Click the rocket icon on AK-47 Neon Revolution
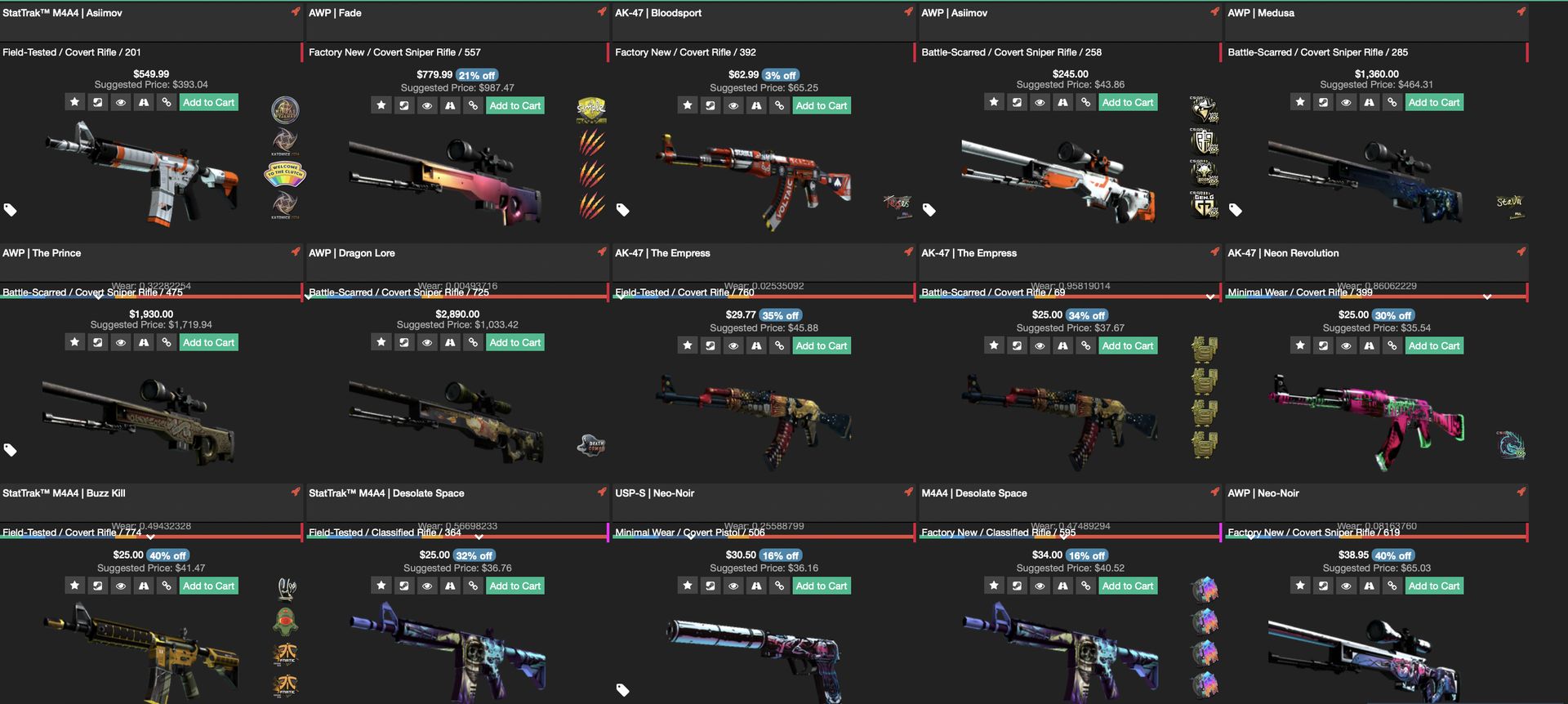The height and width of the screenshot is (704, 1568). tap(1521, 253)
